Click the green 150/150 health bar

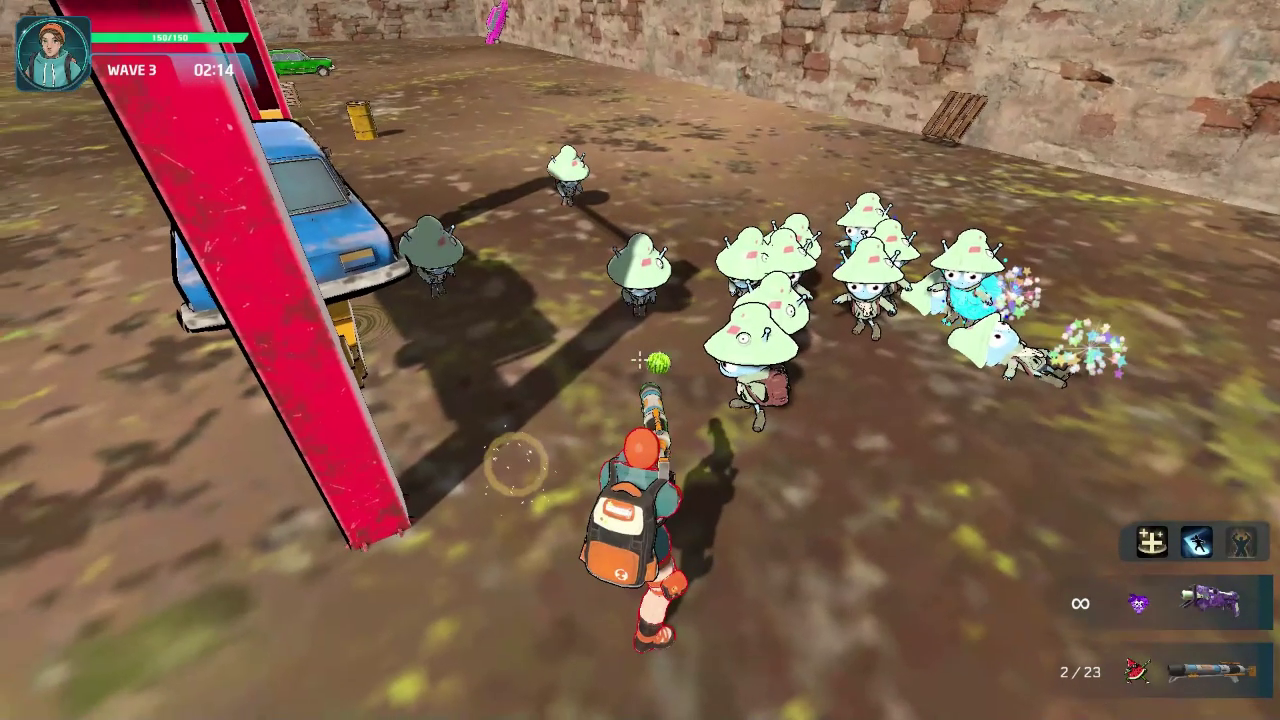[x=170, y=36]
